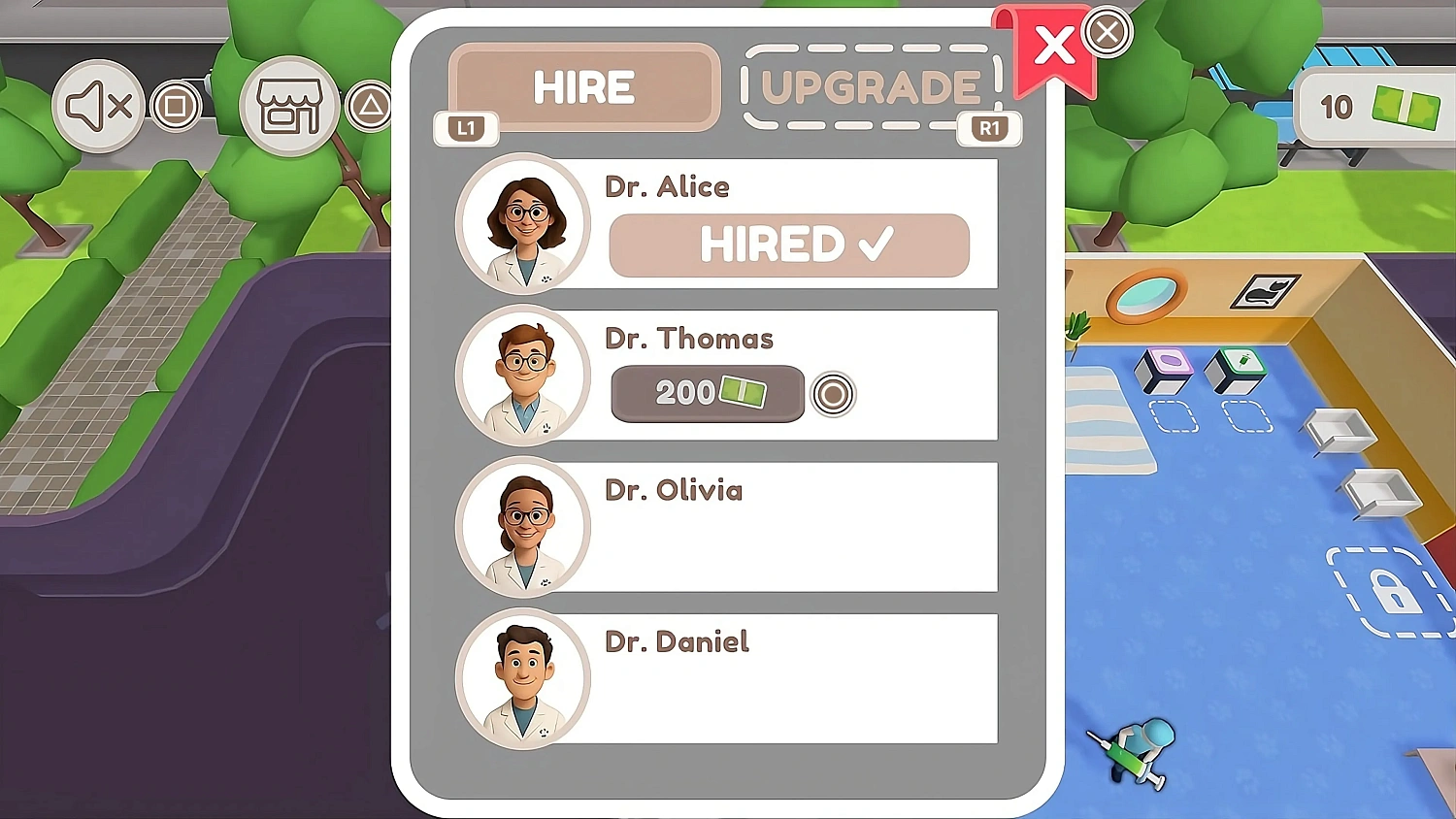Select the circle button beside Dr. Thomas's price
Viewport: 1456px width, 819px height.
(833, 394)
